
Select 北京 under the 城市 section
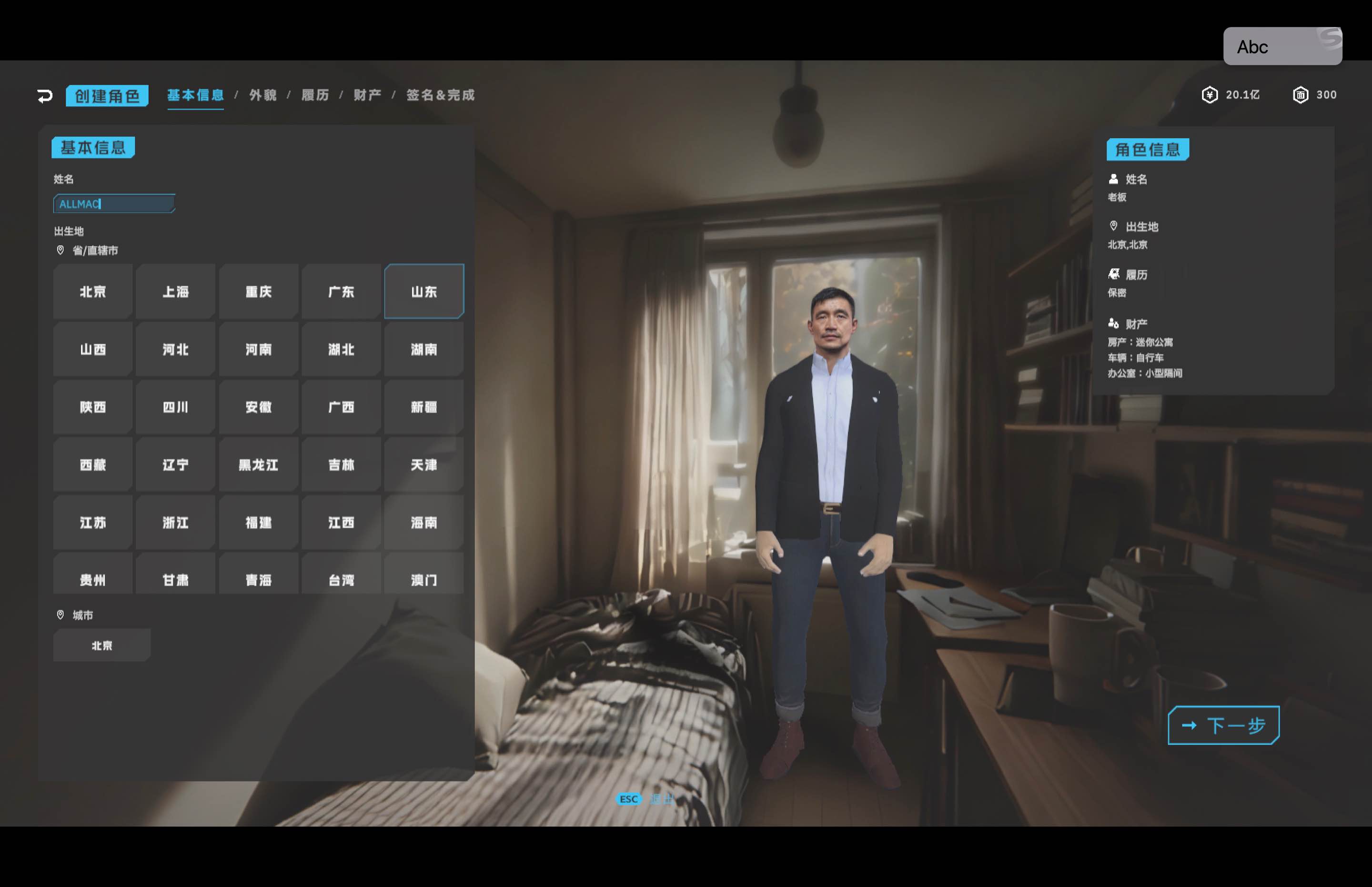coord(101,645)
